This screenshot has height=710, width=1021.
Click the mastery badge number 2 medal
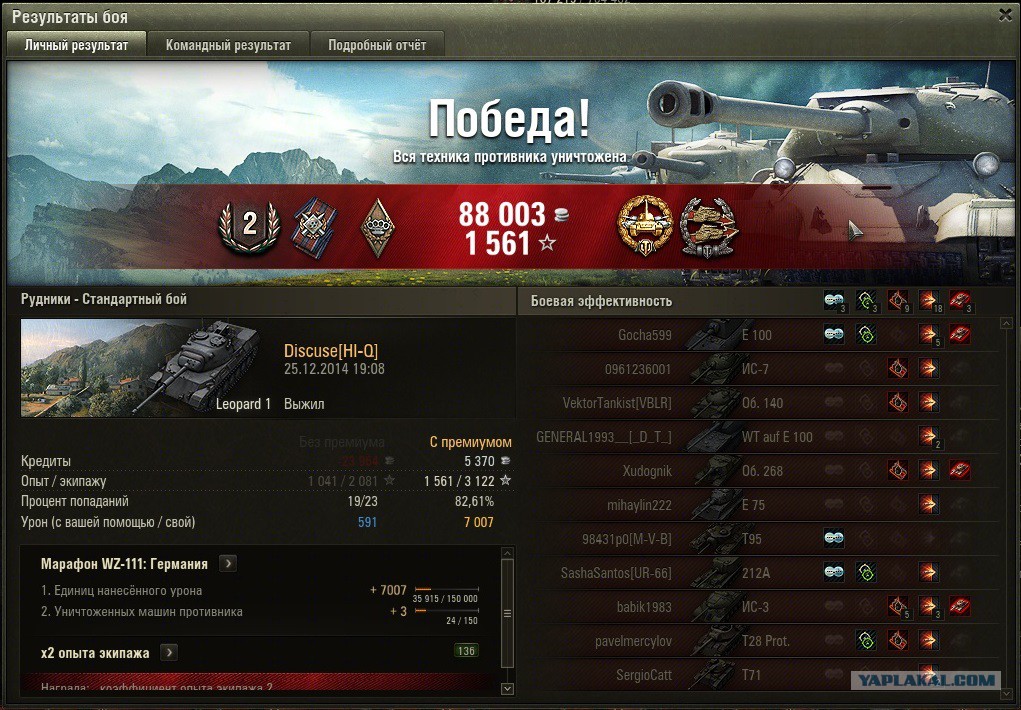click(249, 226)
